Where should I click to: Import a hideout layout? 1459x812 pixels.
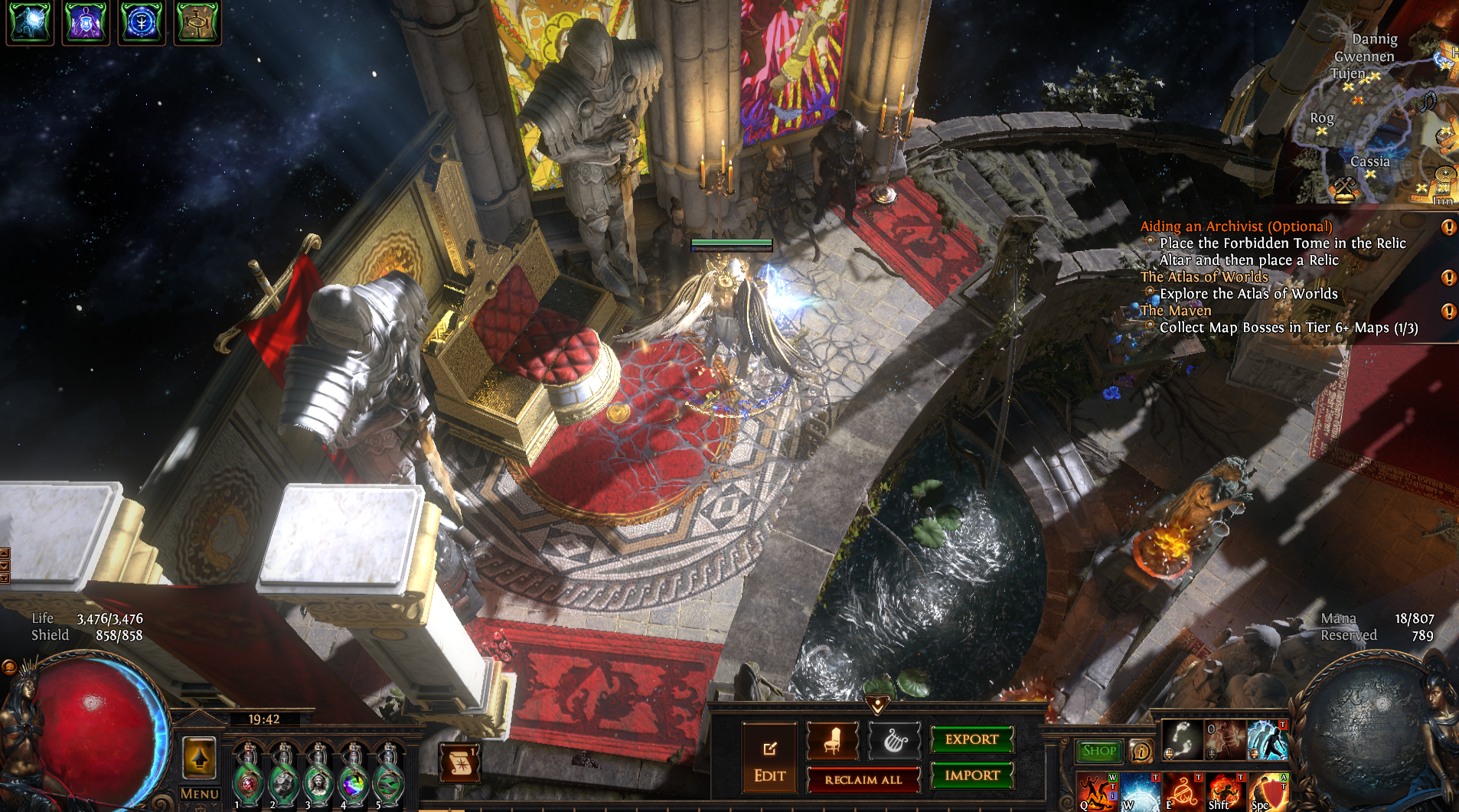point(971,775)
